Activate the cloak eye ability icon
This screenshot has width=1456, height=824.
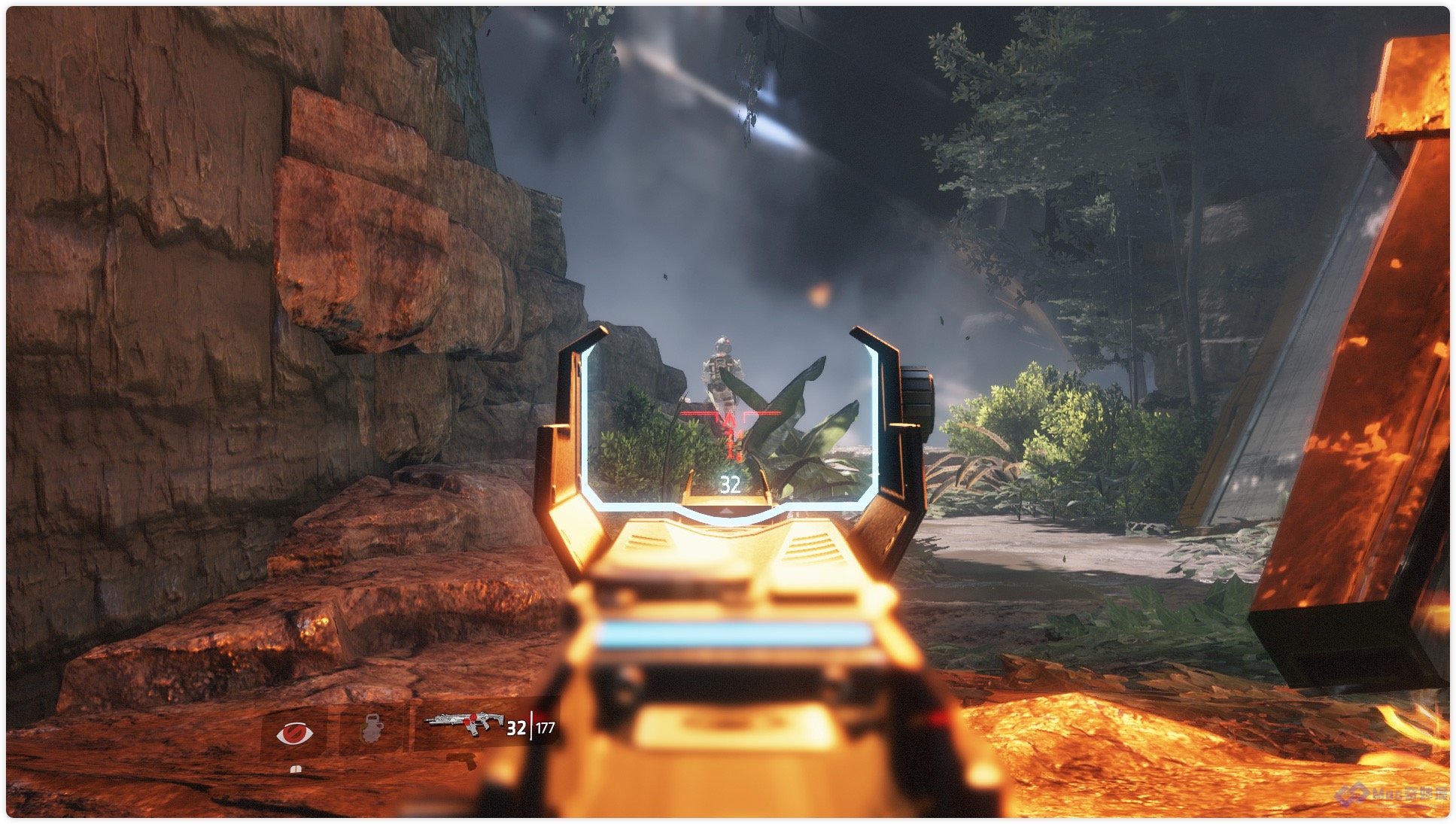tap(294, 732)
